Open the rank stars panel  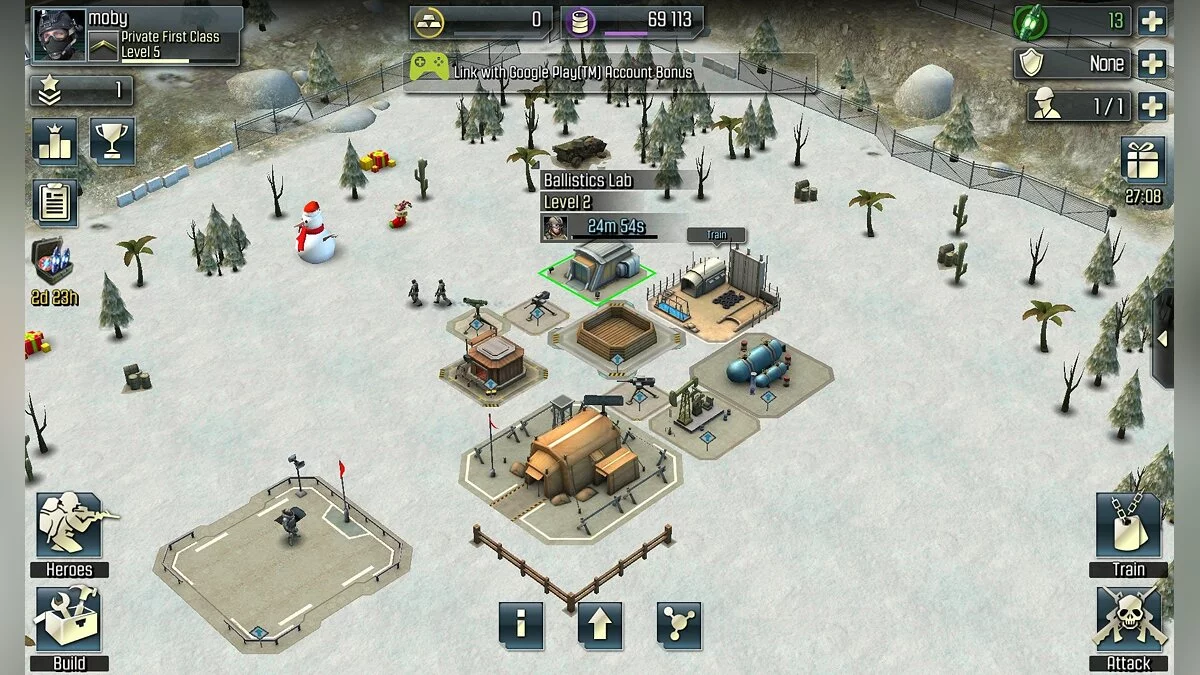point(82,90)
